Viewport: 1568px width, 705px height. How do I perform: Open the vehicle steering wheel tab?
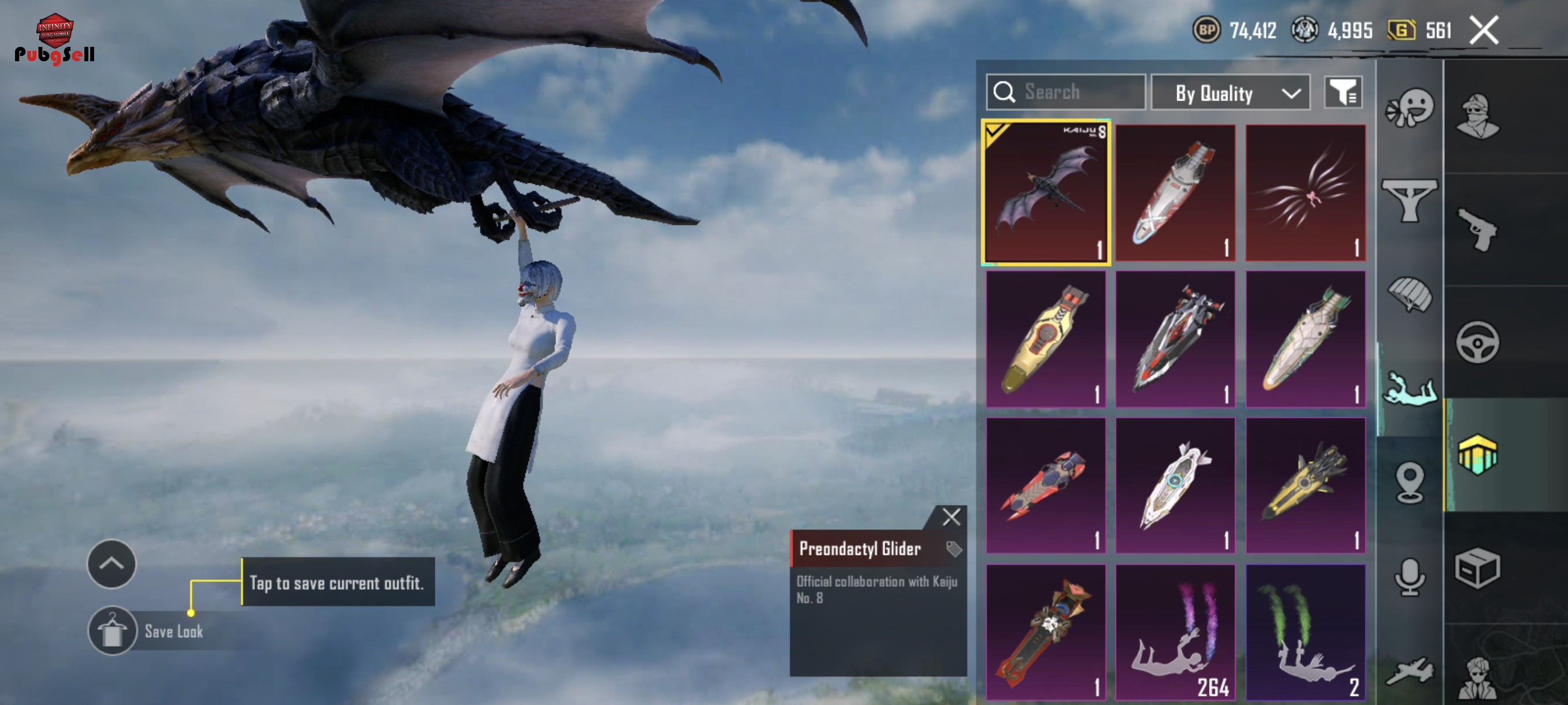click(x=1477, y=343)
